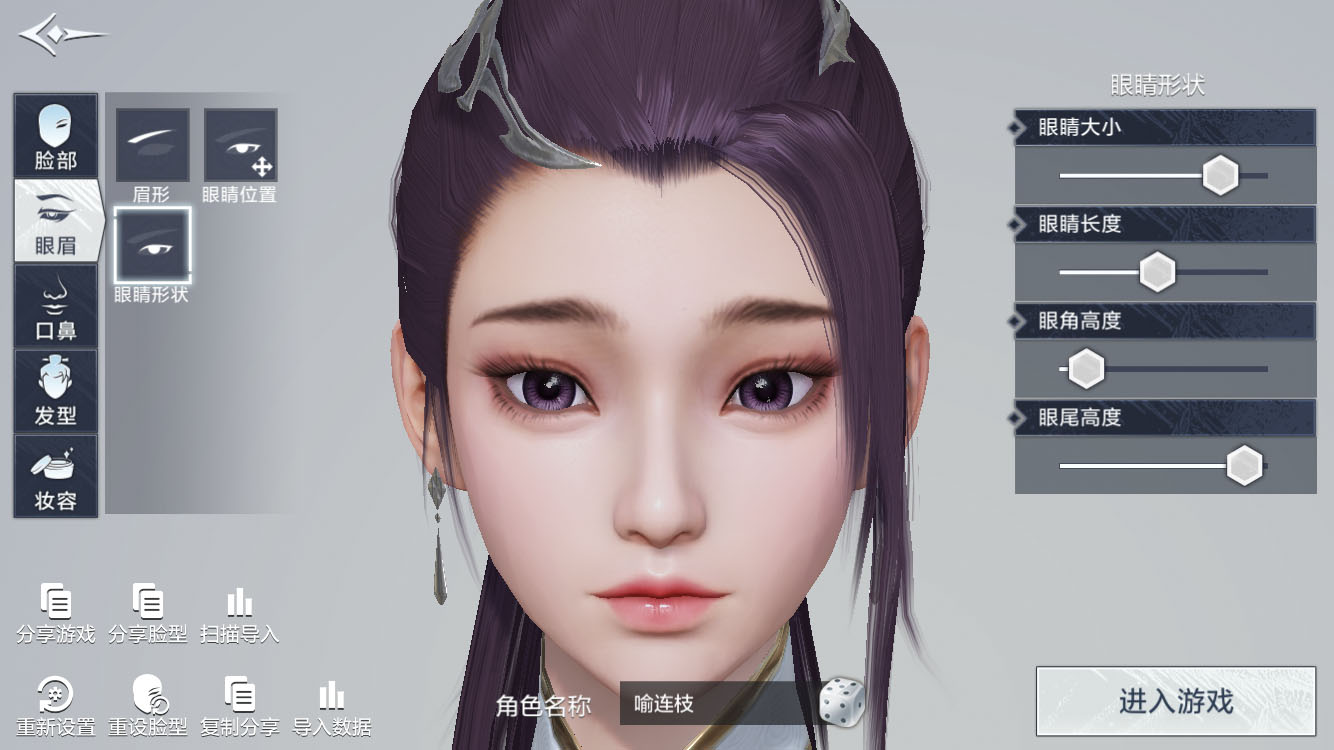Click 复制分享 copy share icon
The width and height of the screenshot is (1334, 750).
tap(240, 706)
